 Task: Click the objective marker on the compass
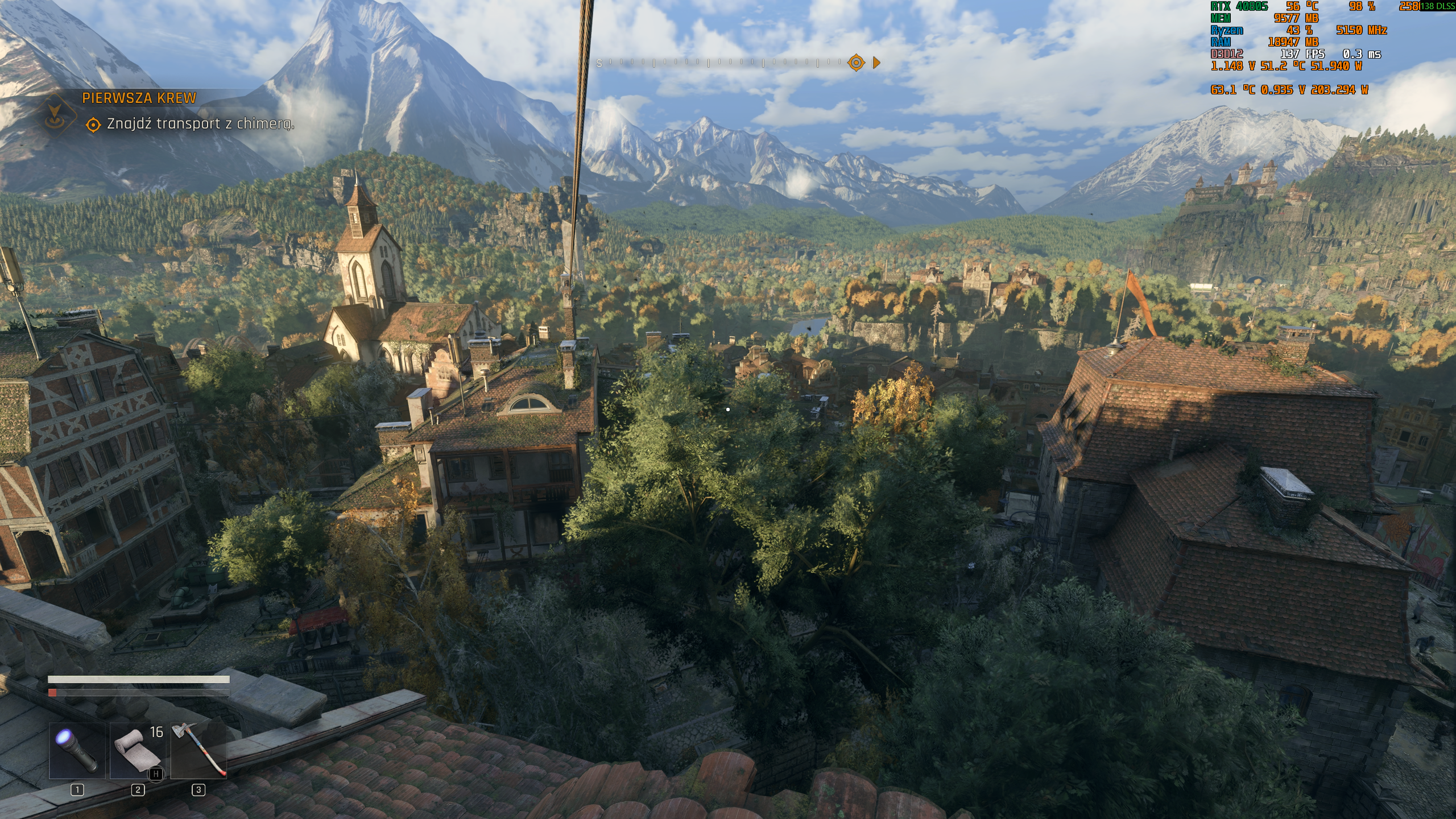click(856, 63)
